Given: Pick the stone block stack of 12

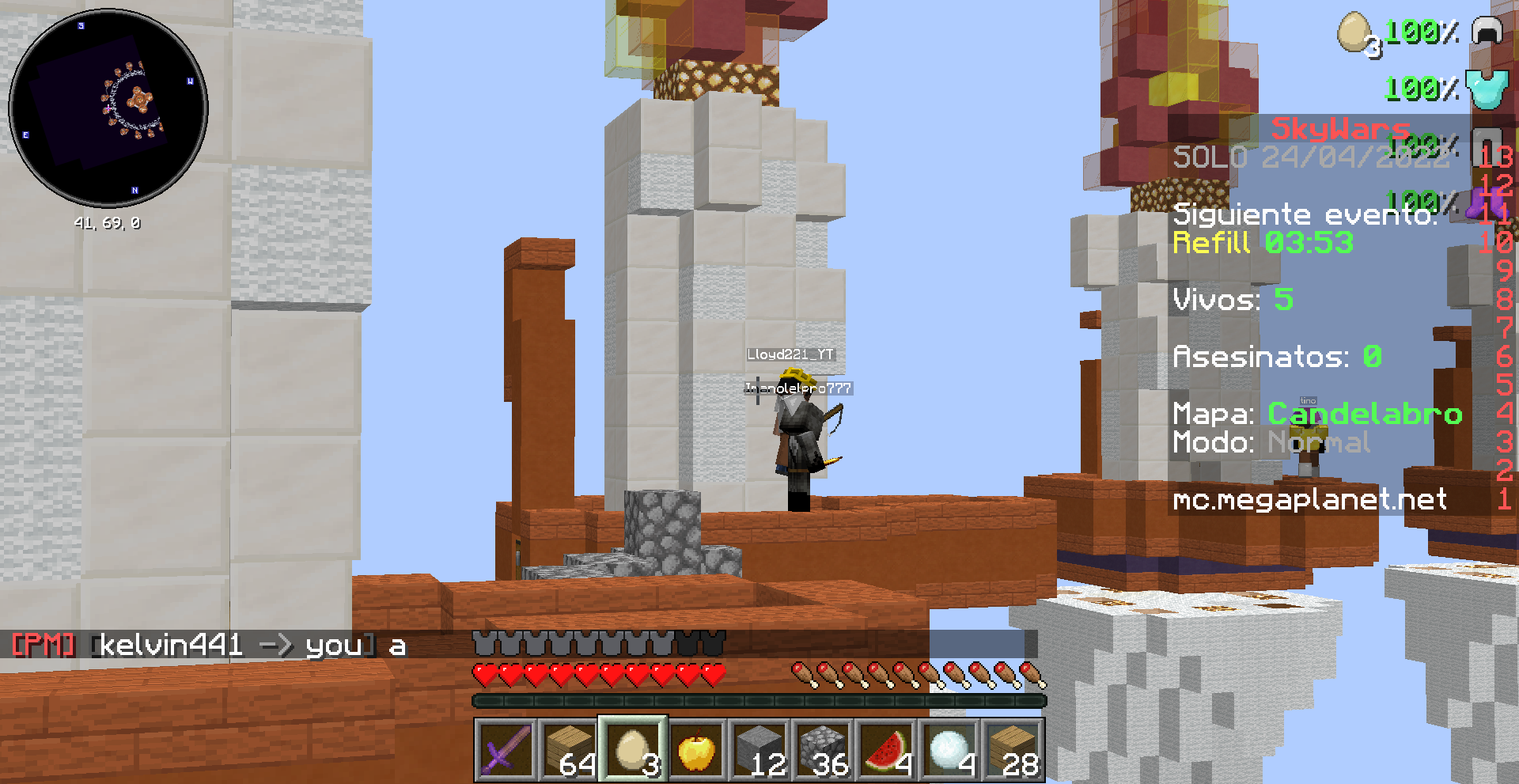Looking at the screenshot, I should (x=759, y=749).
